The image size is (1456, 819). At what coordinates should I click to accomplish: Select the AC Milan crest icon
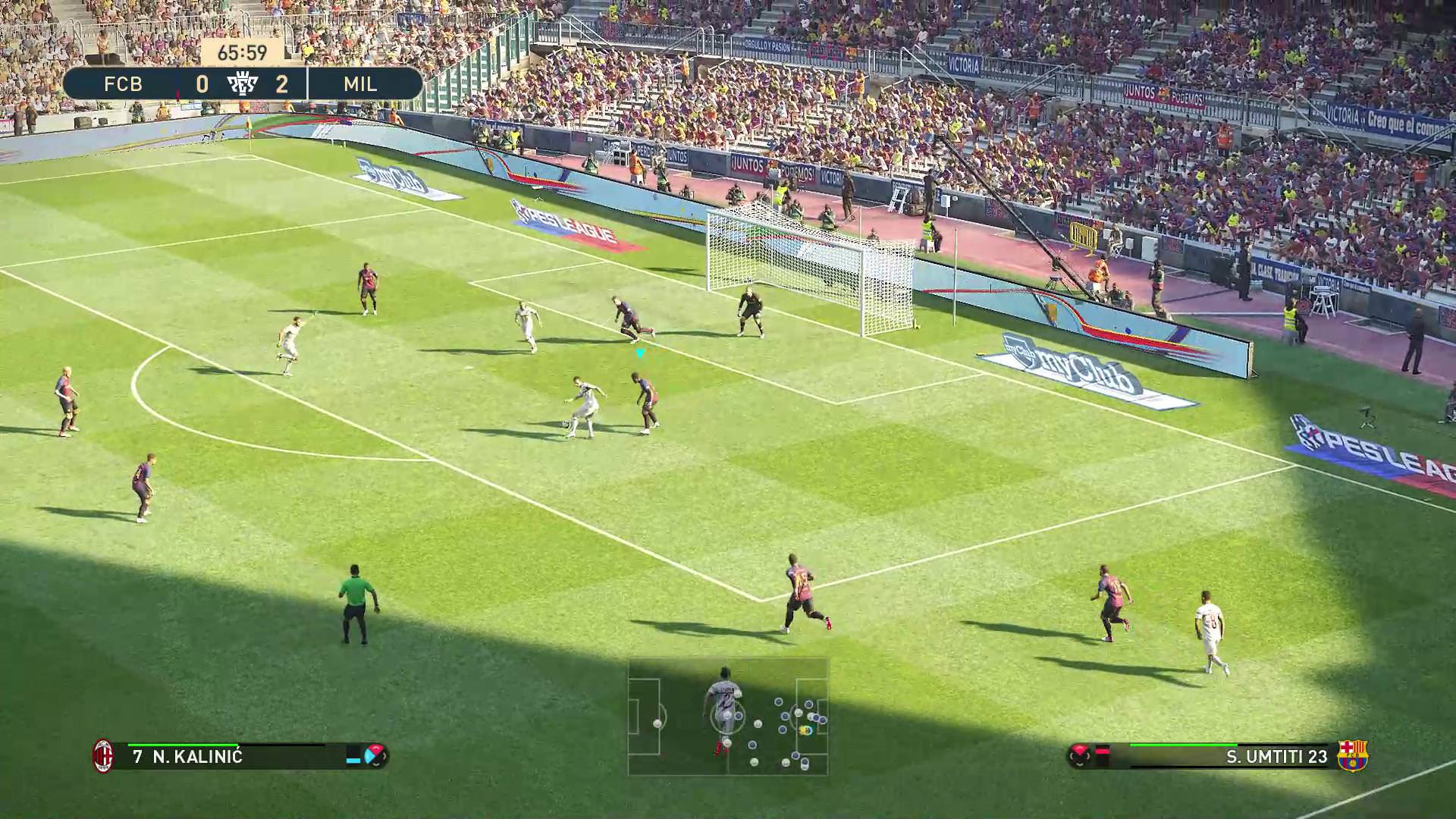(x=103, y=756)
